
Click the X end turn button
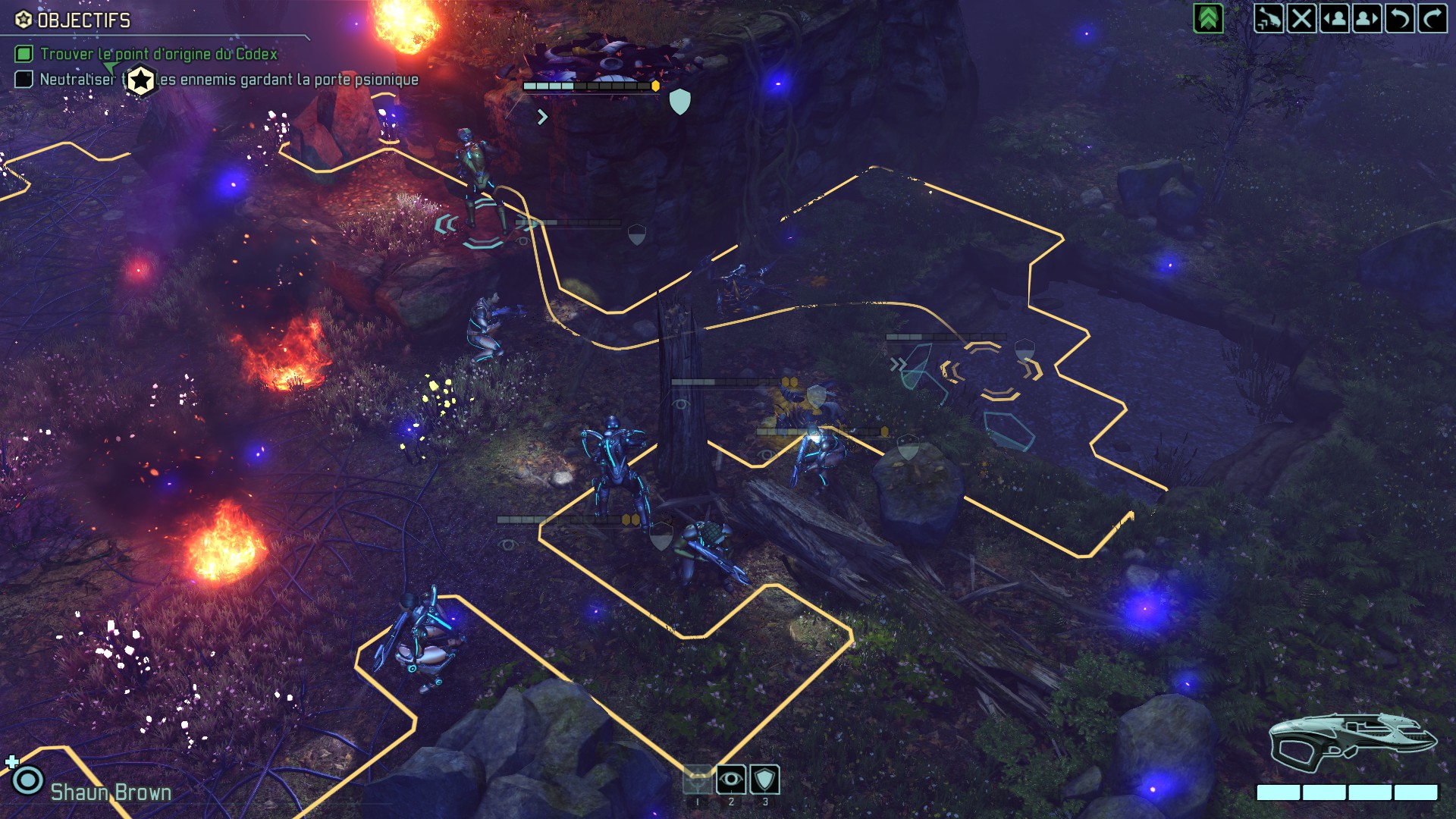point(1301,18)
